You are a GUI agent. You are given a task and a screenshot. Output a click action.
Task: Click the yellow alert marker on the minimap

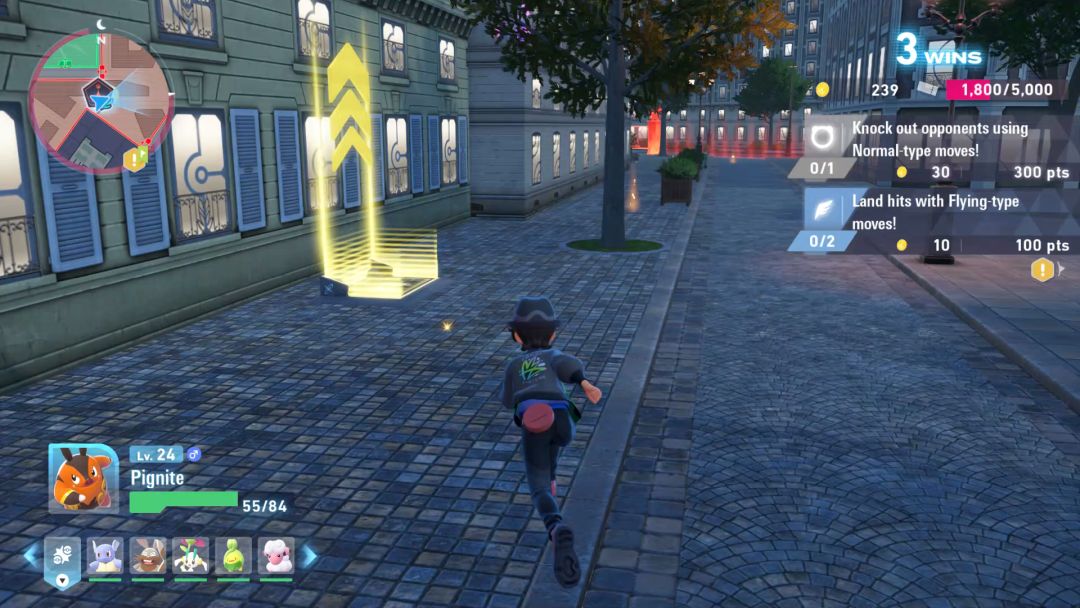tap(134, 158)
